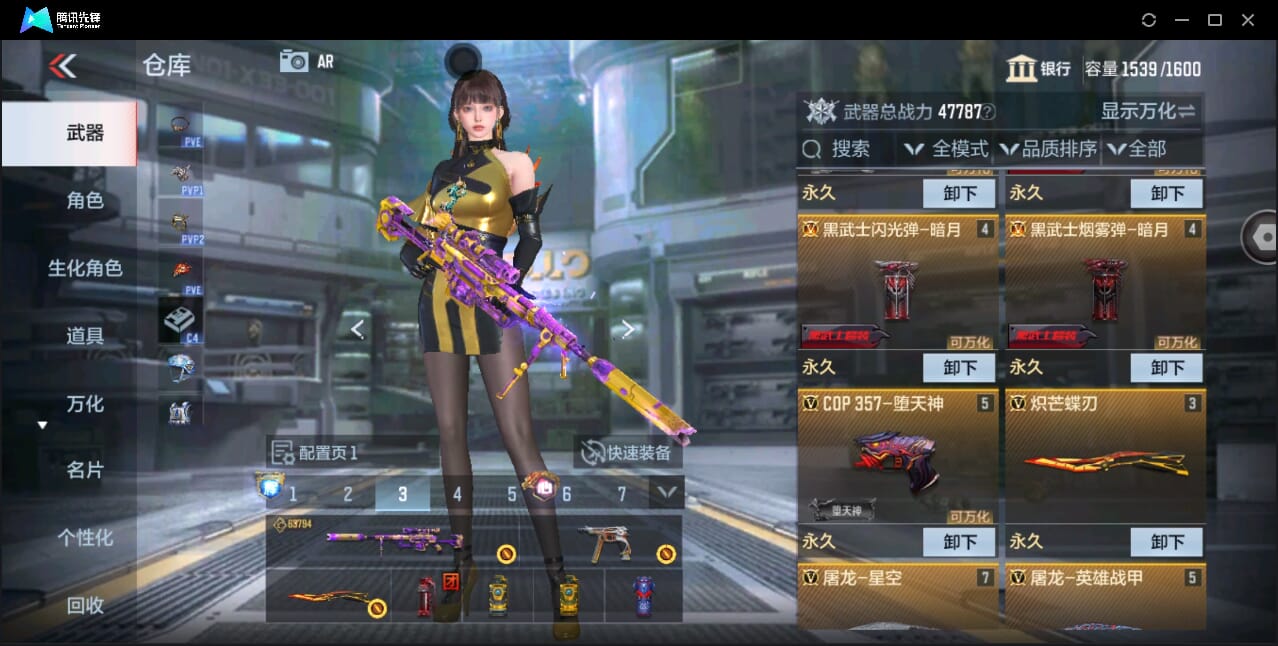The width and height of the screenshot is (1278, 646).
Task: Go back with the double-arrow button
Action: (x=62, y=66)
